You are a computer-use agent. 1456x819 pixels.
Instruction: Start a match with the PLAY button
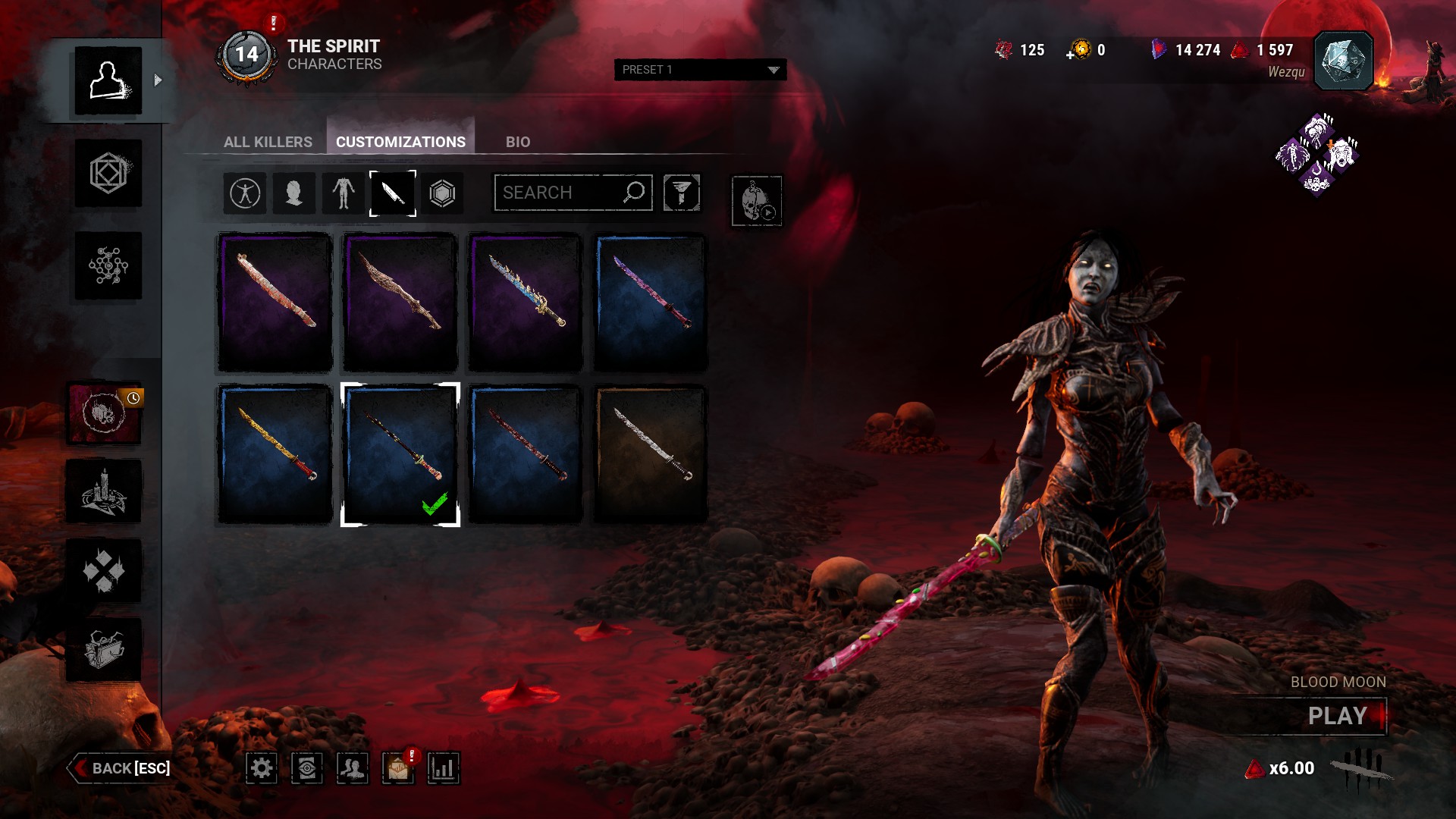click(1337, 716)
